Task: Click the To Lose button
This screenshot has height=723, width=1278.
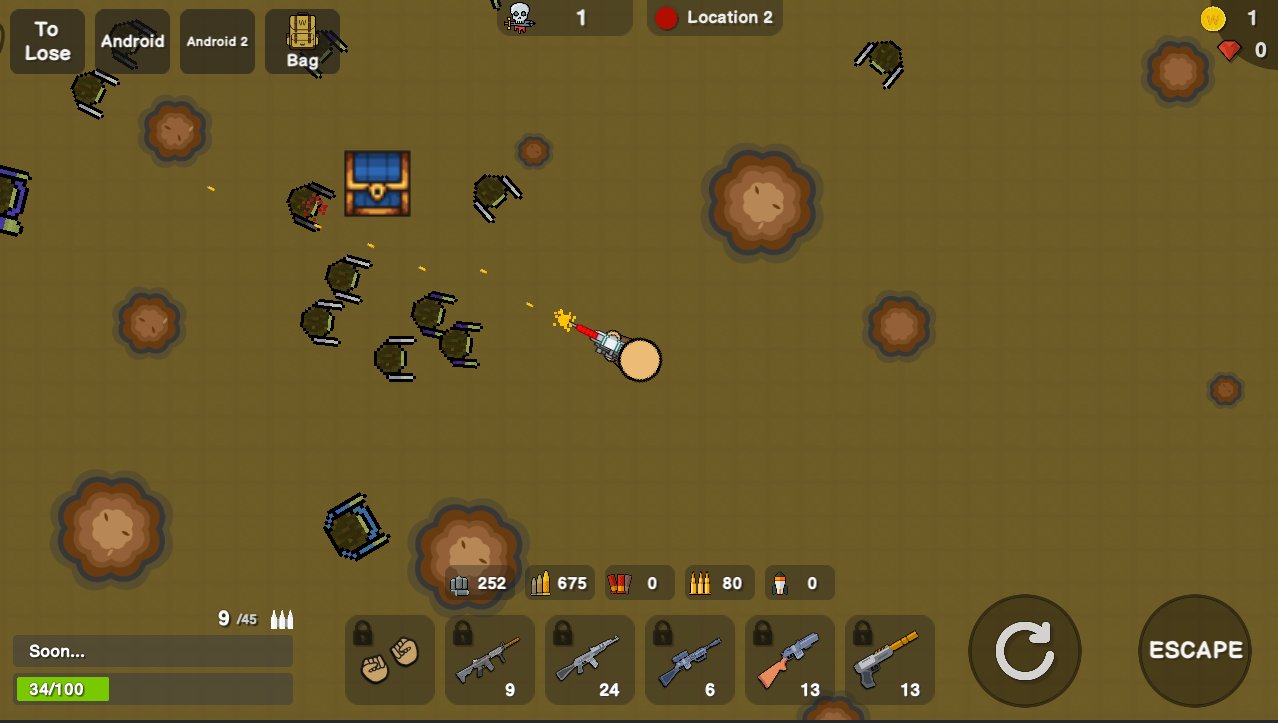Action: (47, 42)
